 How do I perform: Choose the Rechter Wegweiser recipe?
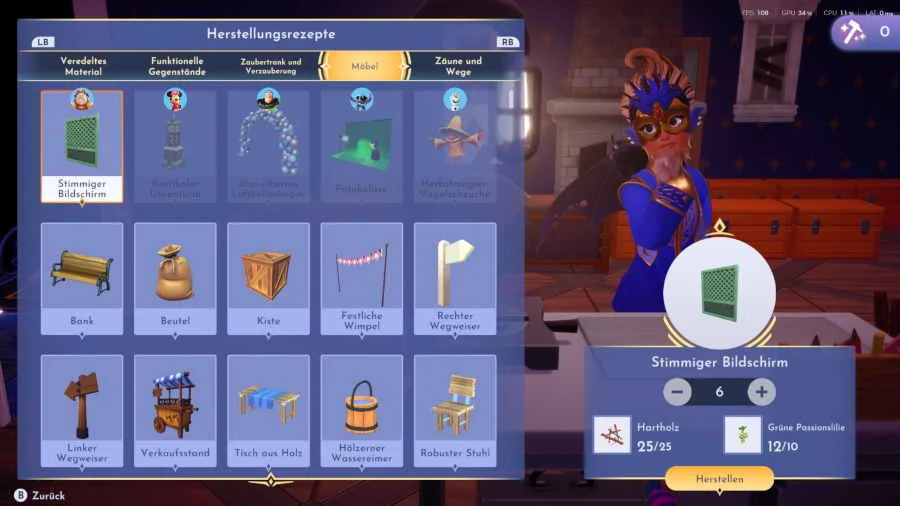pyautogui.click(x=455, y=278)
